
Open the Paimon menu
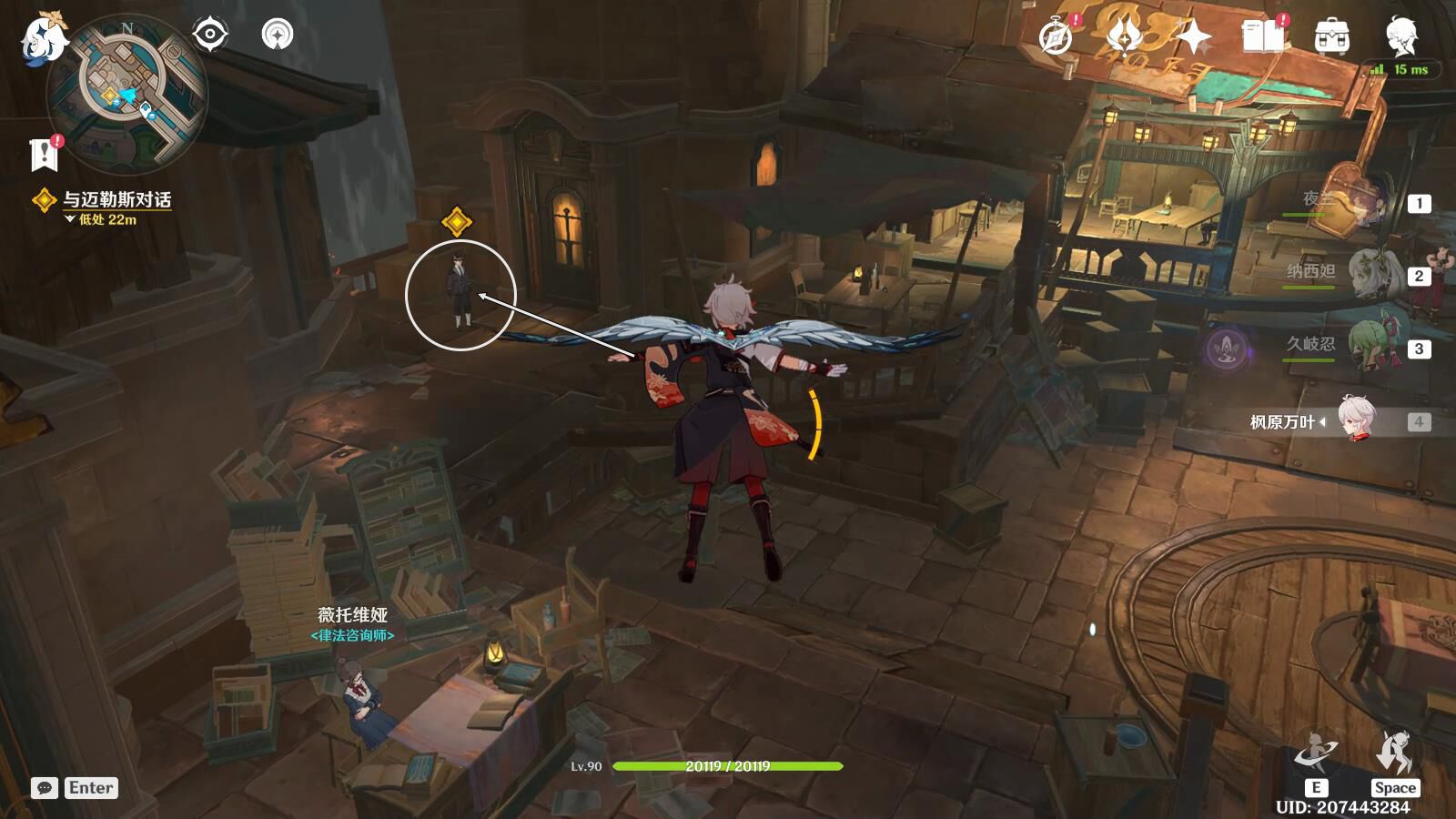(x=43, y=38)
